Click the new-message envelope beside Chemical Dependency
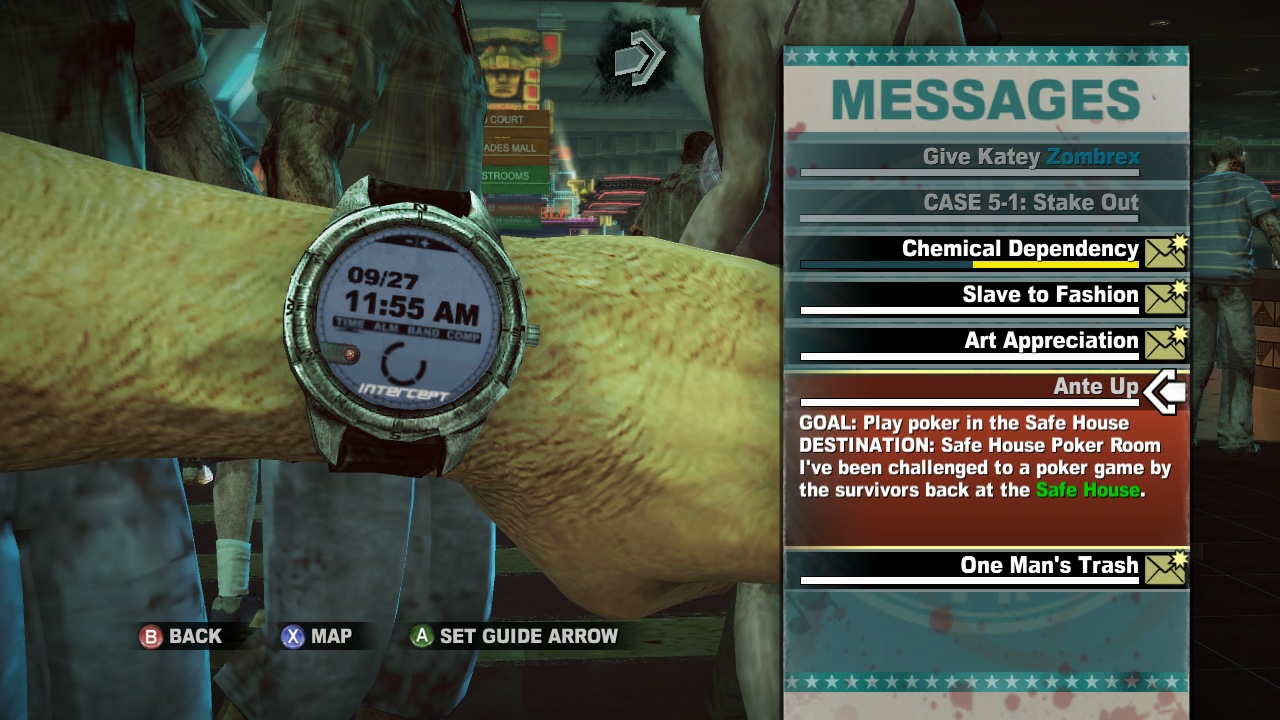 click(1166, 250)
